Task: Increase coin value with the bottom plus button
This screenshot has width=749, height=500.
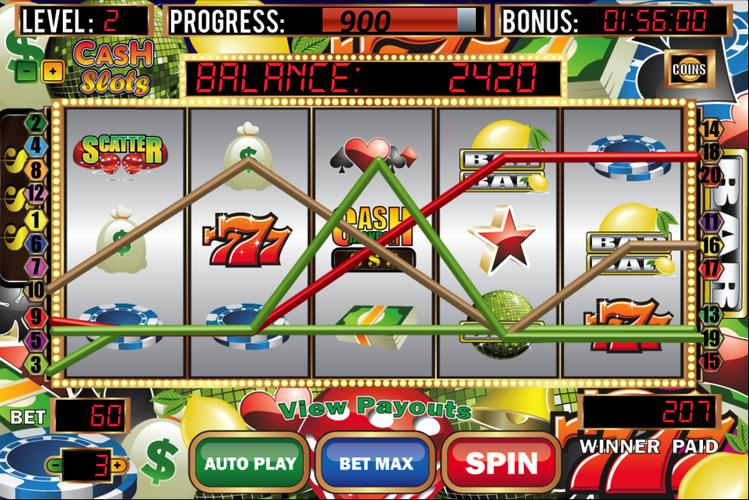Action: 119,465
